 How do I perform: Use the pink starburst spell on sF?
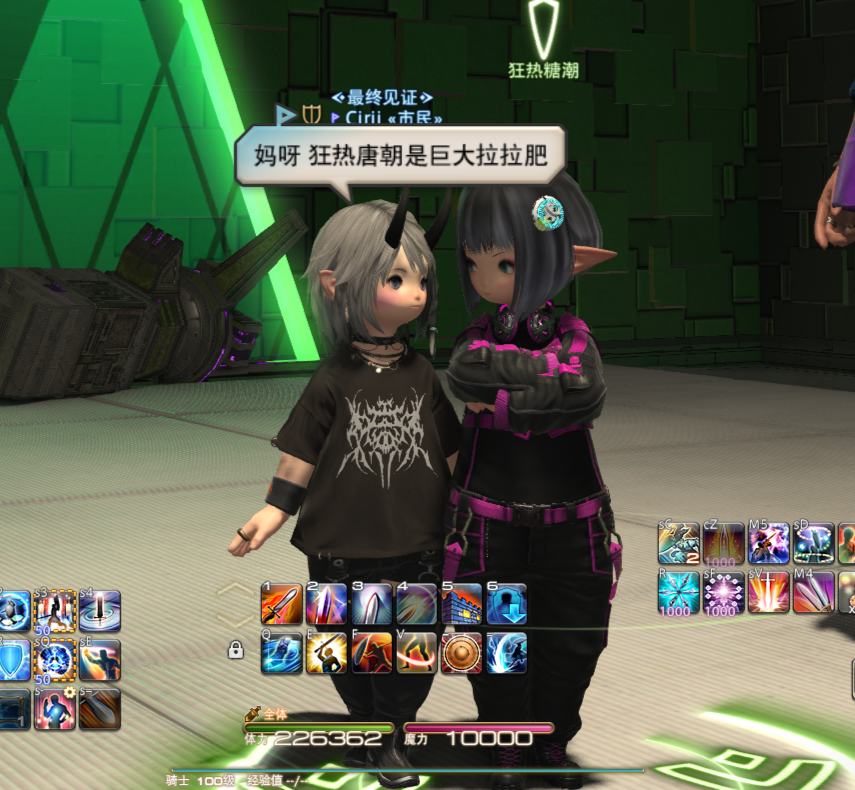click(724, 592)
